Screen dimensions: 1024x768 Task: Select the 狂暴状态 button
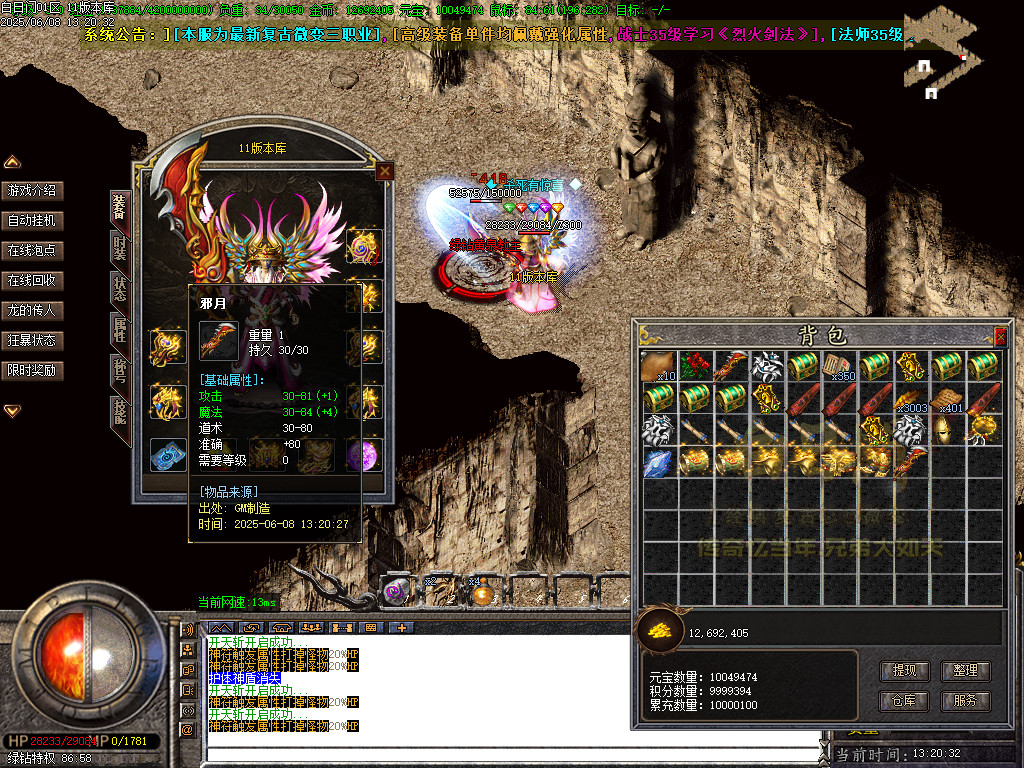point(32,340)
